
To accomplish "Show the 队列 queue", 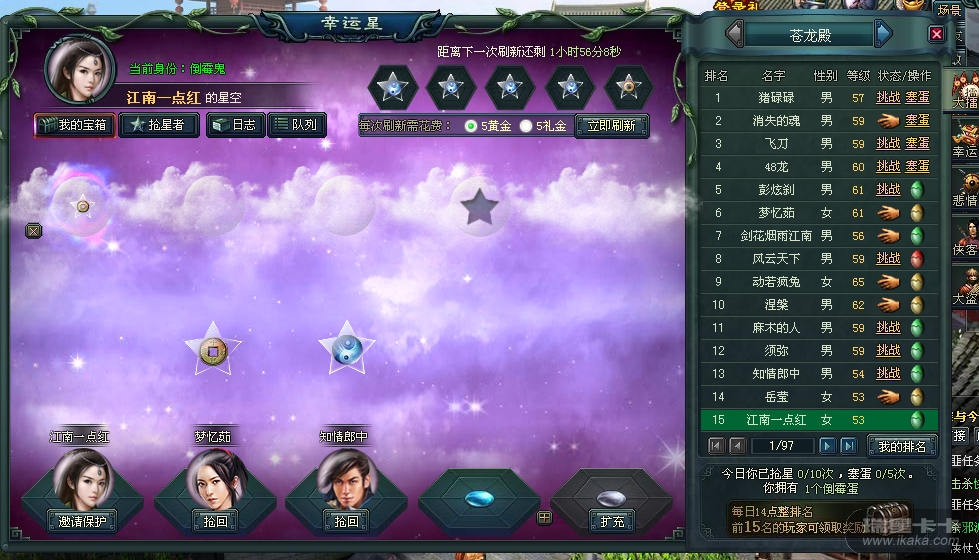I will coord(296,125).
